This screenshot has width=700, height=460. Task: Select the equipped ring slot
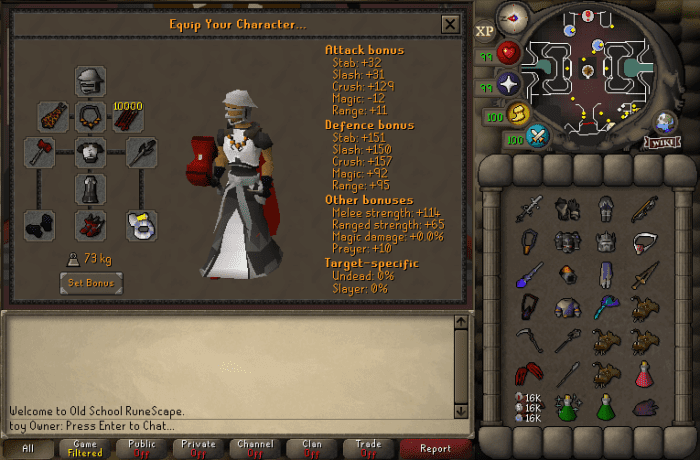(141, 224)
